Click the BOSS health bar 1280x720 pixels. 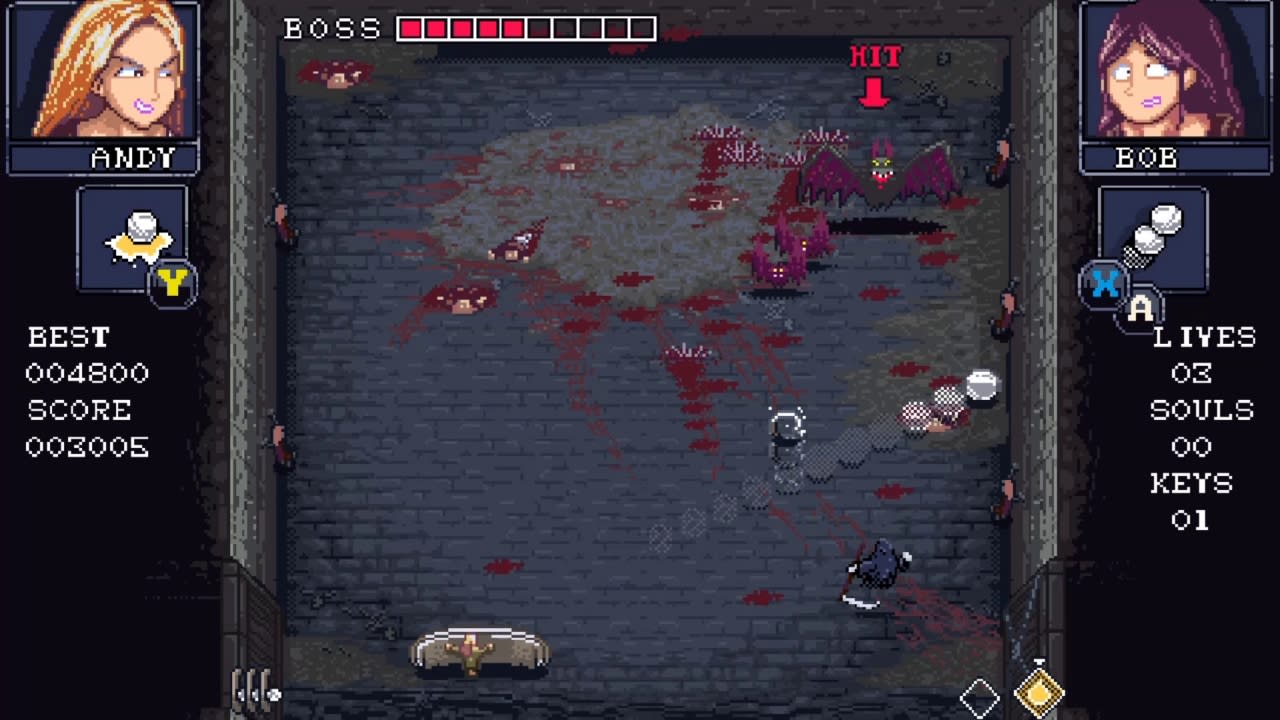click(525, 28)
